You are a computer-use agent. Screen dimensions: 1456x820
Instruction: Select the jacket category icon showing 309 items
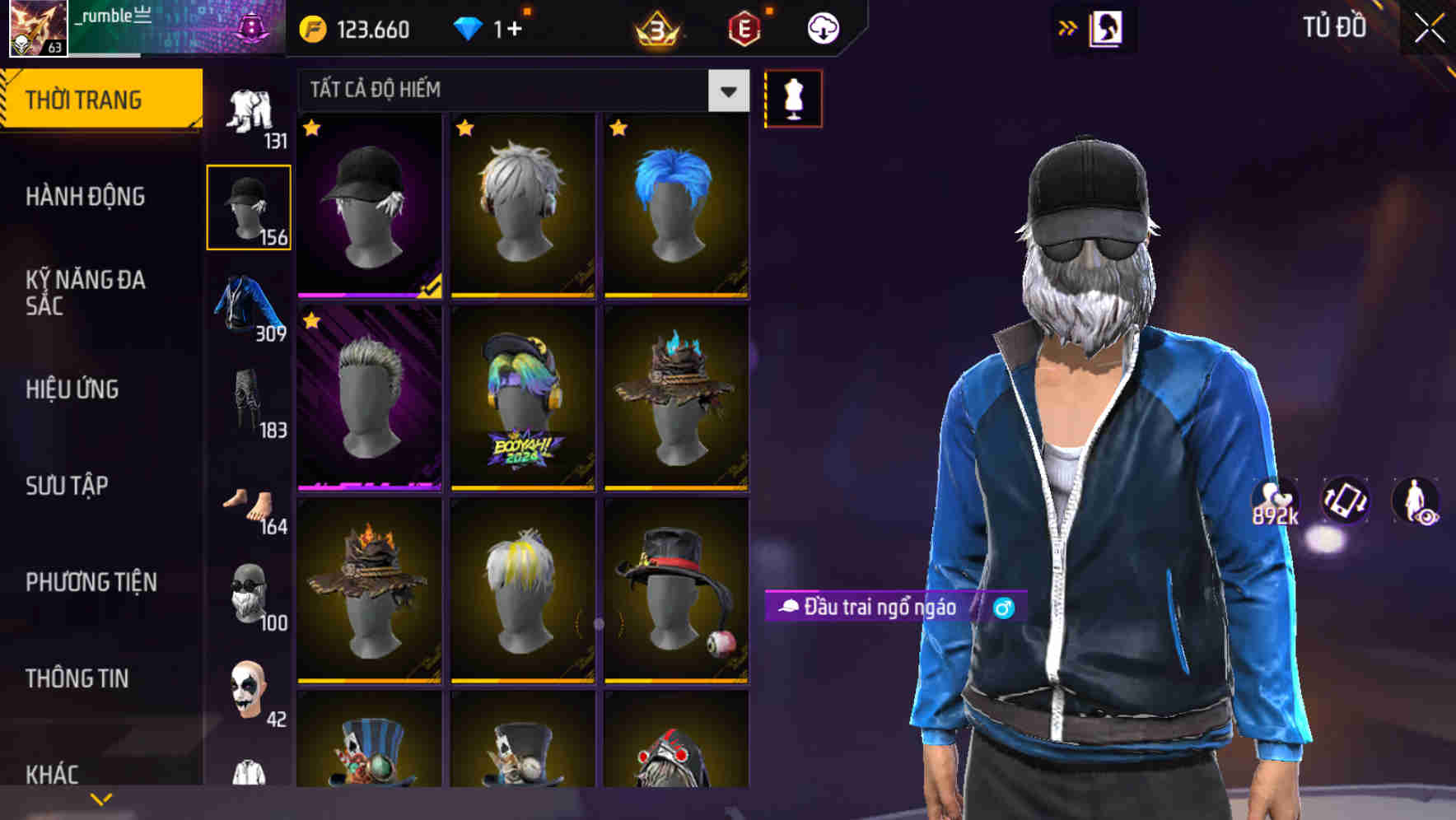pyautogui.click(x=249, y=305)
